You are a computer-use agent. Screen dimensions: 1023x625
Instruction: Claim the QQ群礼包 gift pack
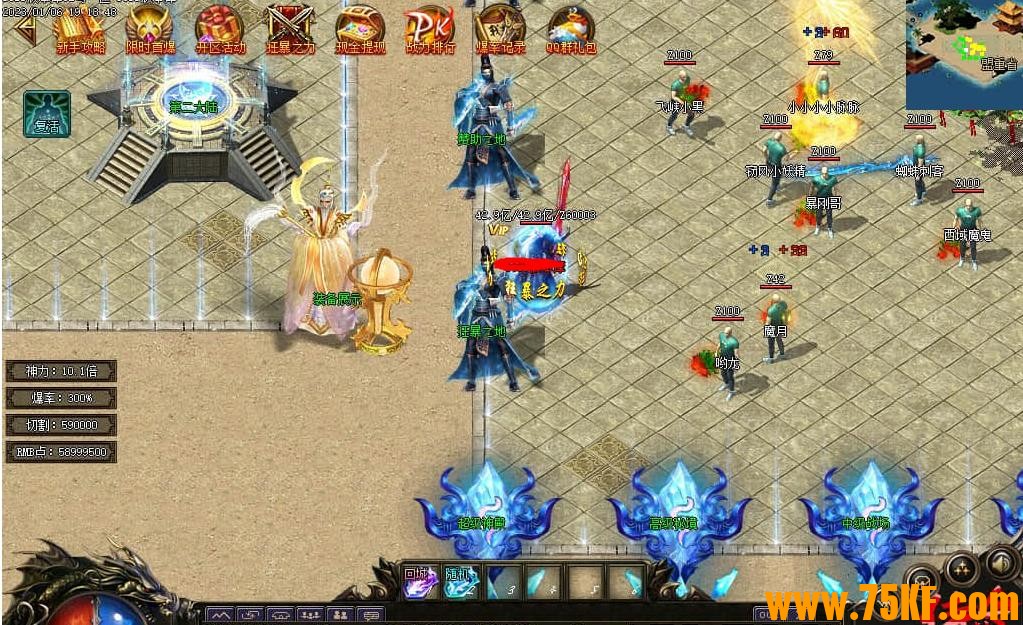tap(571, 30)
